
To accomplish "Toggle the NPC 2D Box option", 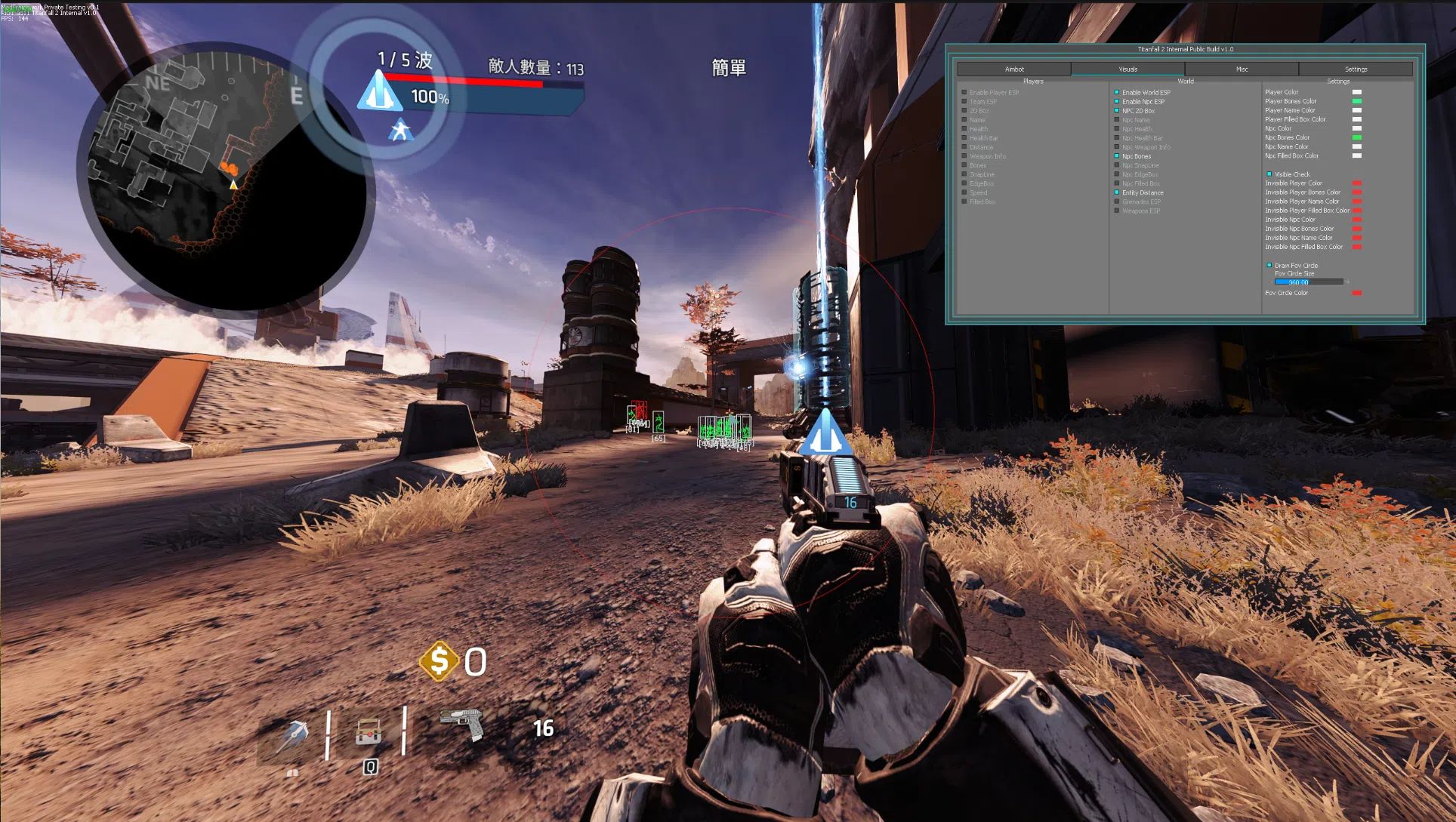I will [x=1117, y=111].
